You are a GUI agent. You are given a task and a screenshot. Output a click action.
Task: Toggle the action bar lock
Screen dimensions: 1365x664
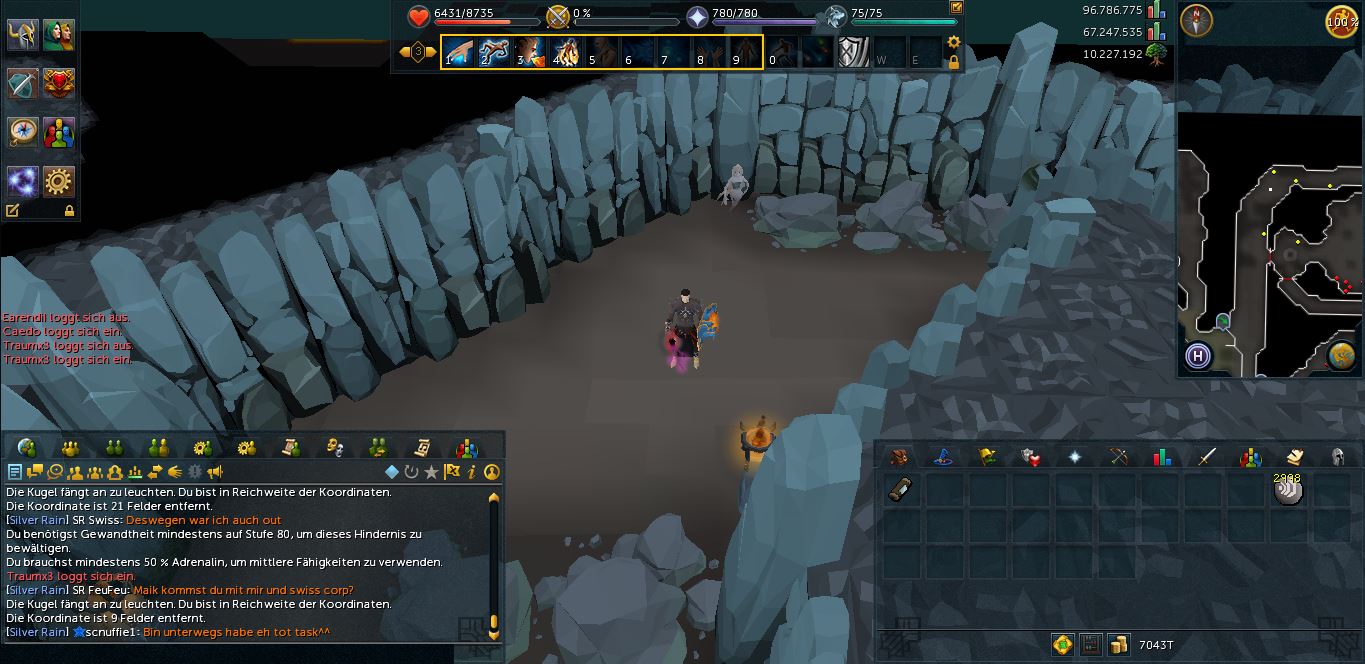click(954, 62)
